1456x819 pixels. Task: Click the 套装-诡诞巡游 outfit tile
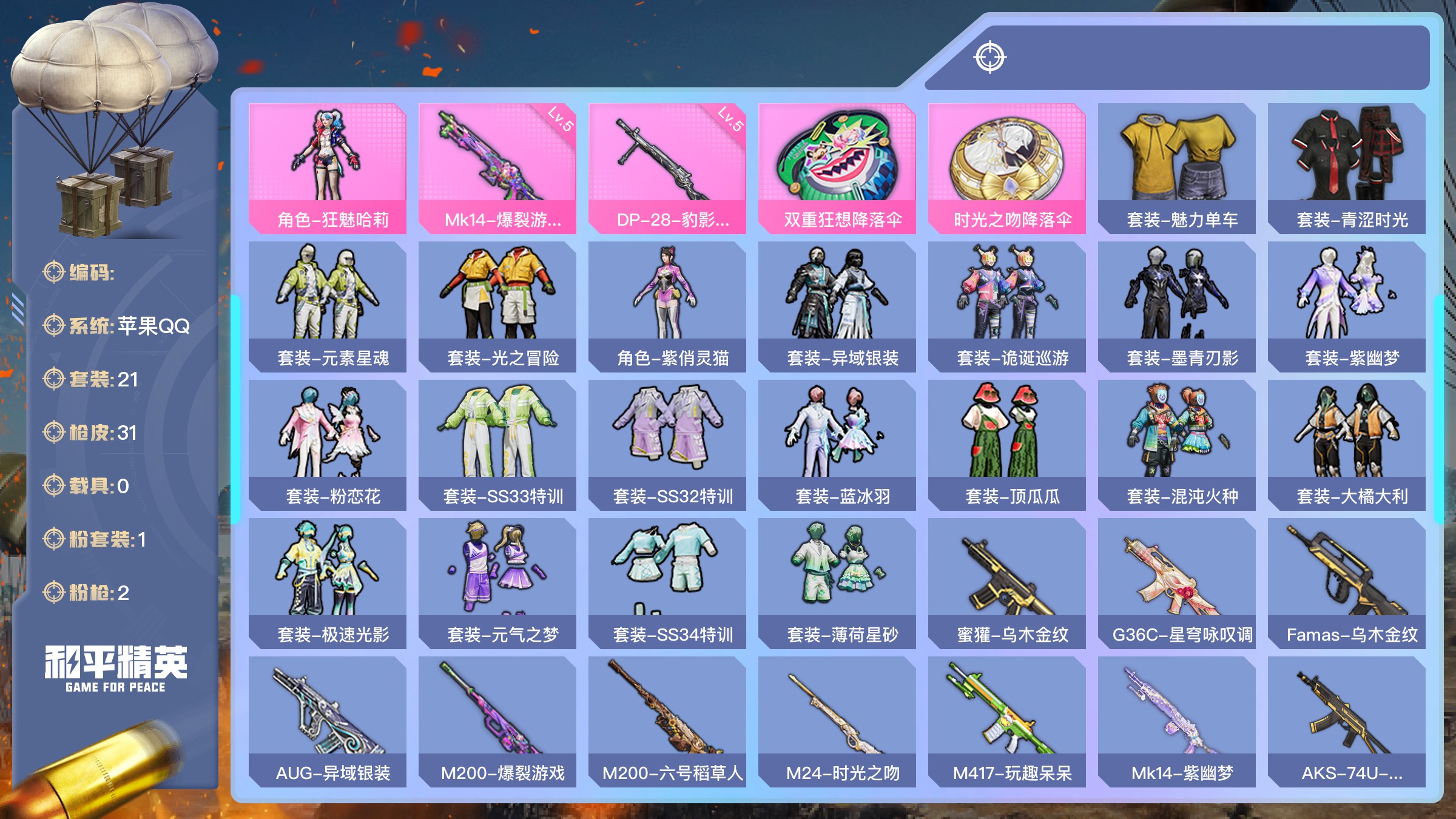click(1007, 306)
